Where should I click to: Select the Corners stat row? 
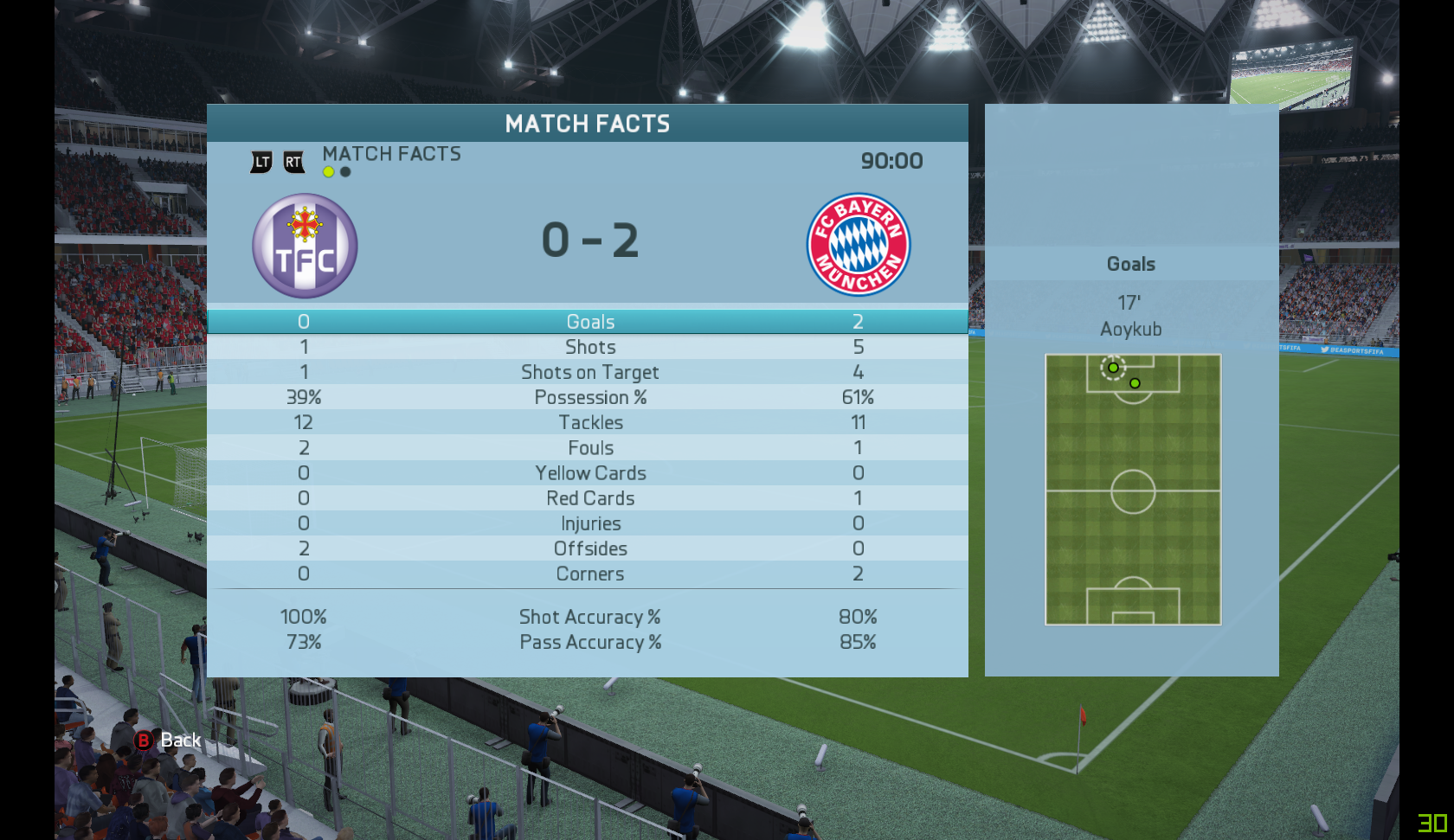(589, 574)
